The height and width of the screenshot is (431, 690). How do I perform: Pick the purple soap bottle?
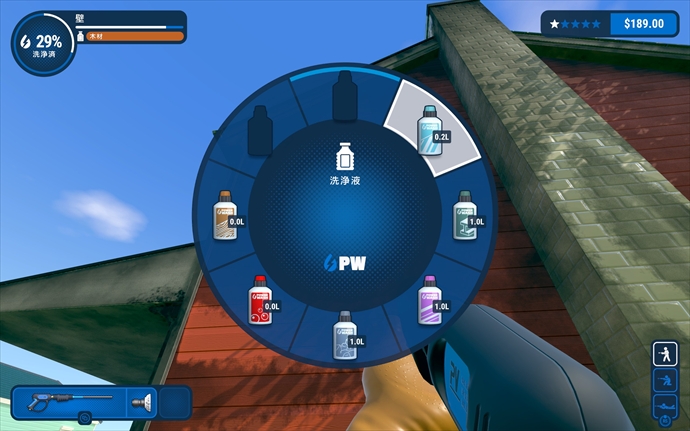(430, 299)
